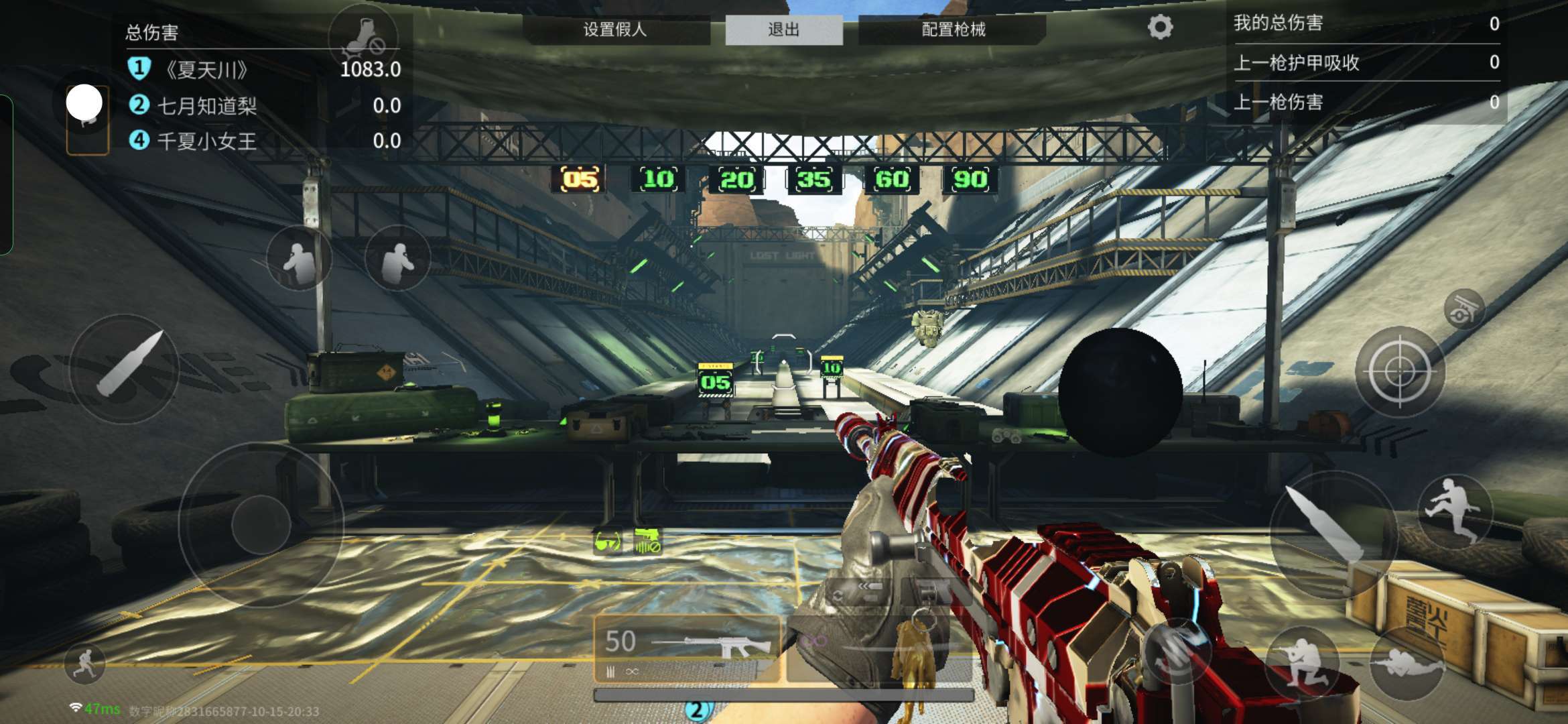Tap the lean-left stance icon
The width and height of the screenshot is (1568, 724).
pos(298,259)
